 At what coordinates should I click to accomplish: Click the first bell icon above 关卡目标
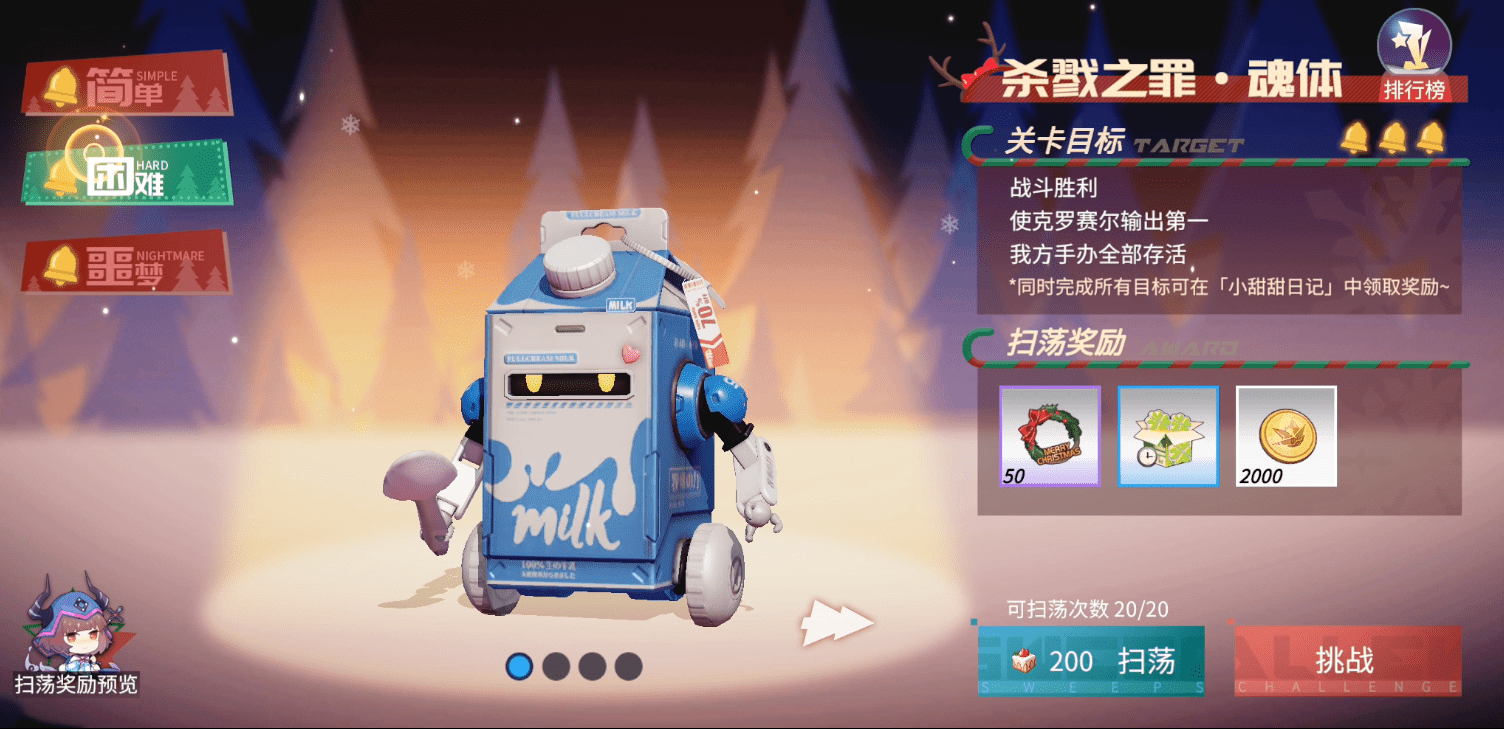(x=1356, y=140)
